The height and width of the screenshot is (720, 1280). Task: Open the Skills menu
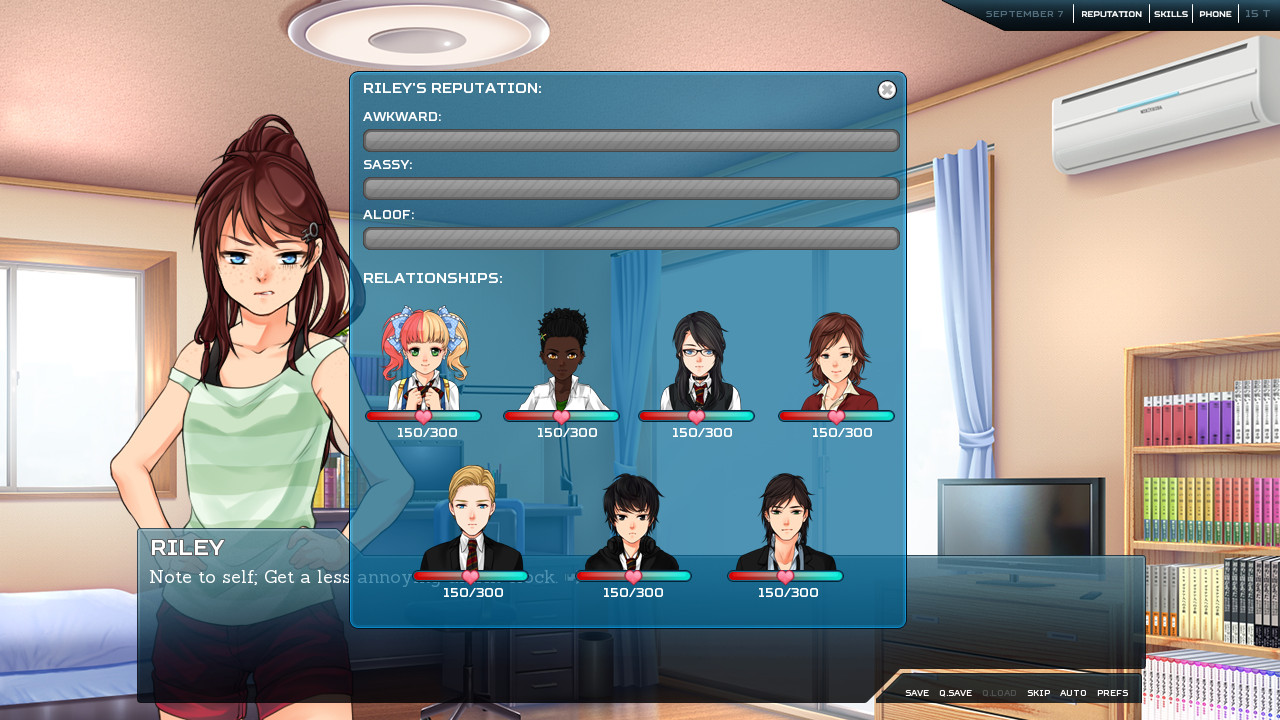[1171, 14]
